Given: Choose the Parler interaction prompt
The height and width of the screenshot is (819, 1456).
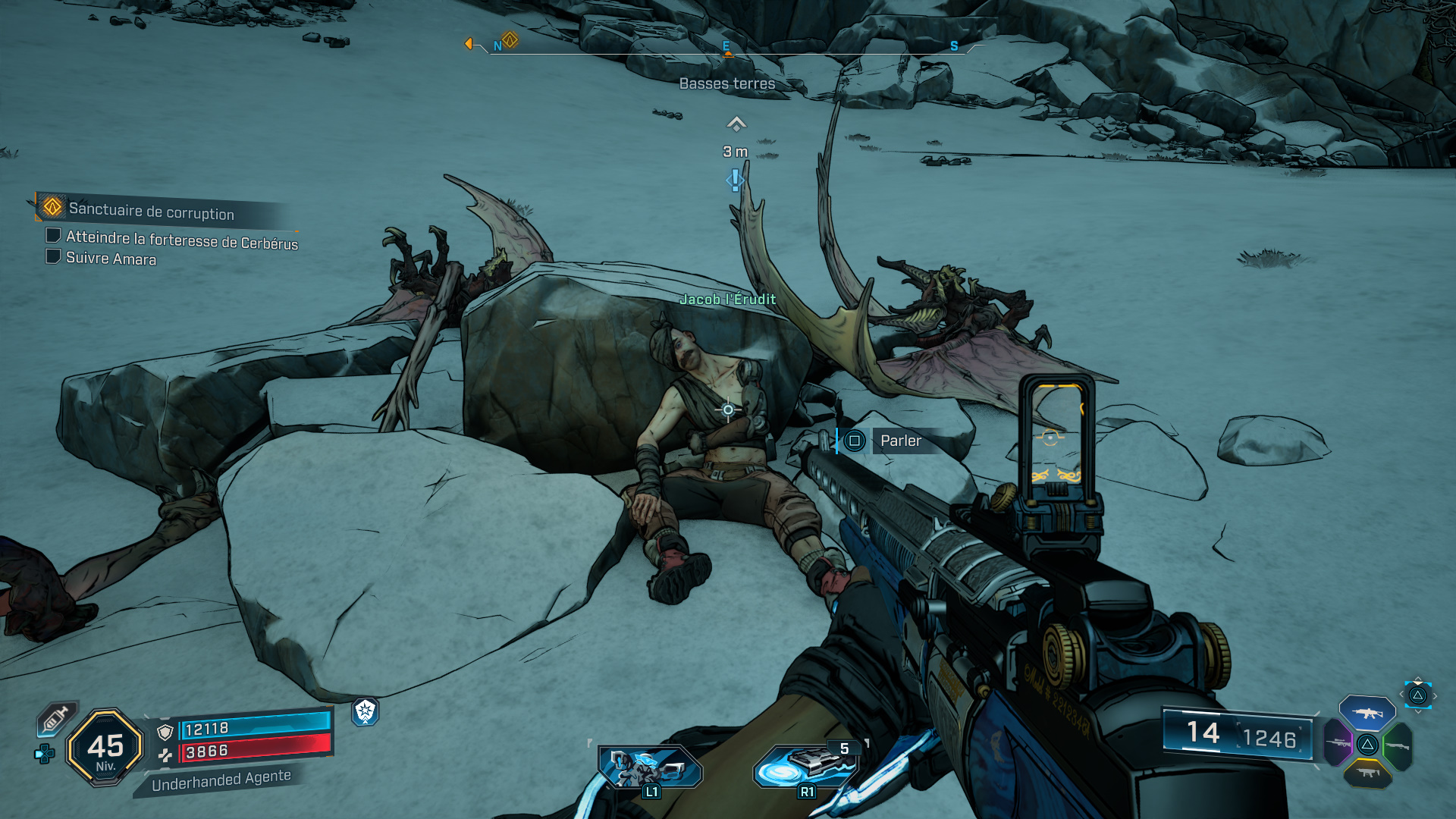Looking at the screenshot, I should click(889, 441).
